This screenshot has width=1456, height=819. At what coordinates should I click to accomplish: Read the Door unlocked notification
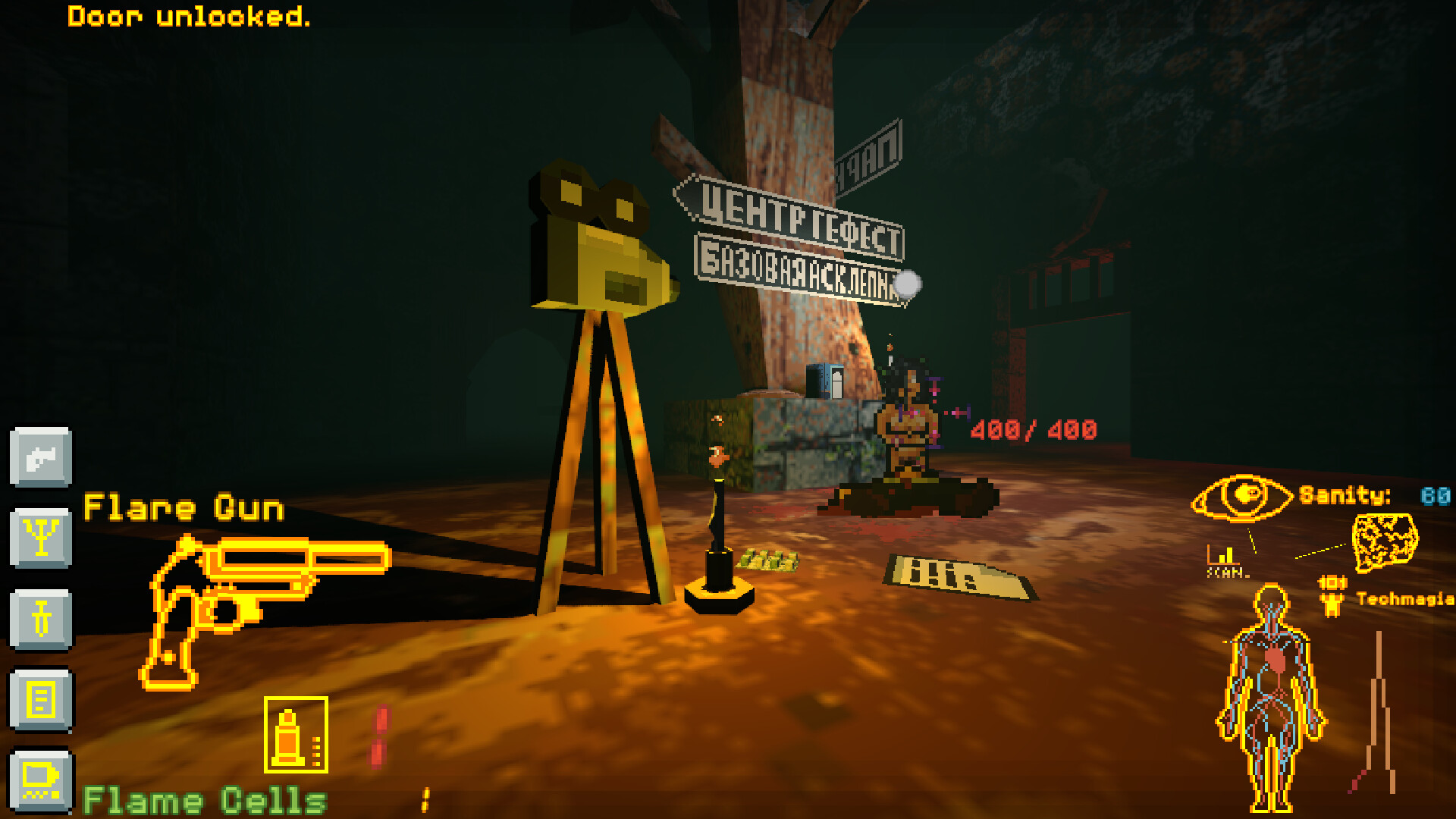click(188, 18)
